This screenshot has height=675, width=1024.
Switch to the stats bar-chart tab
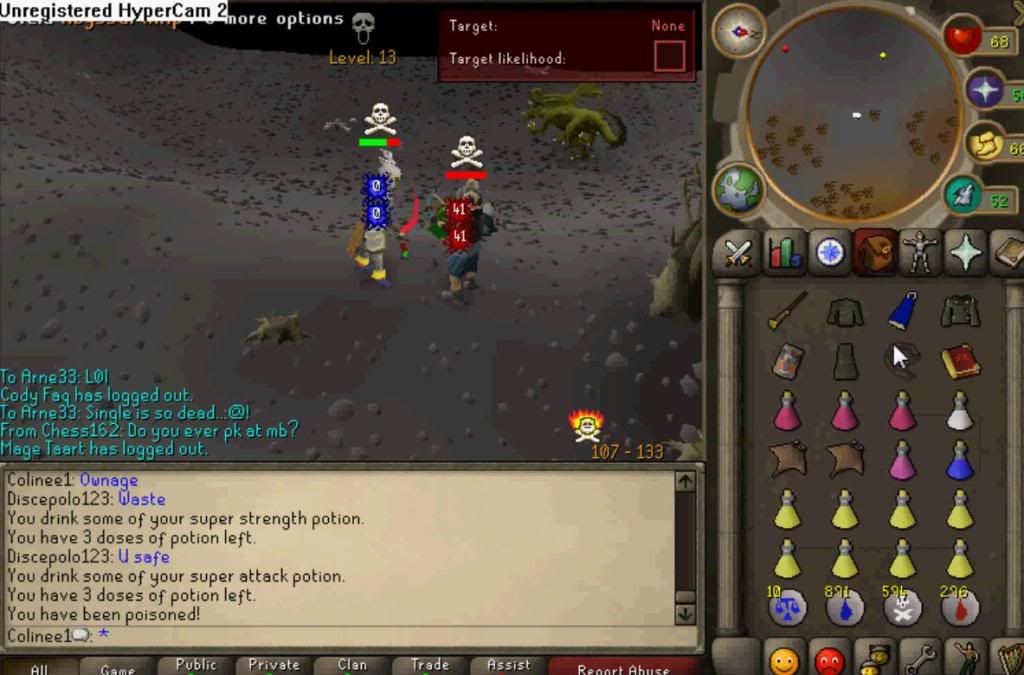point(785,253)
